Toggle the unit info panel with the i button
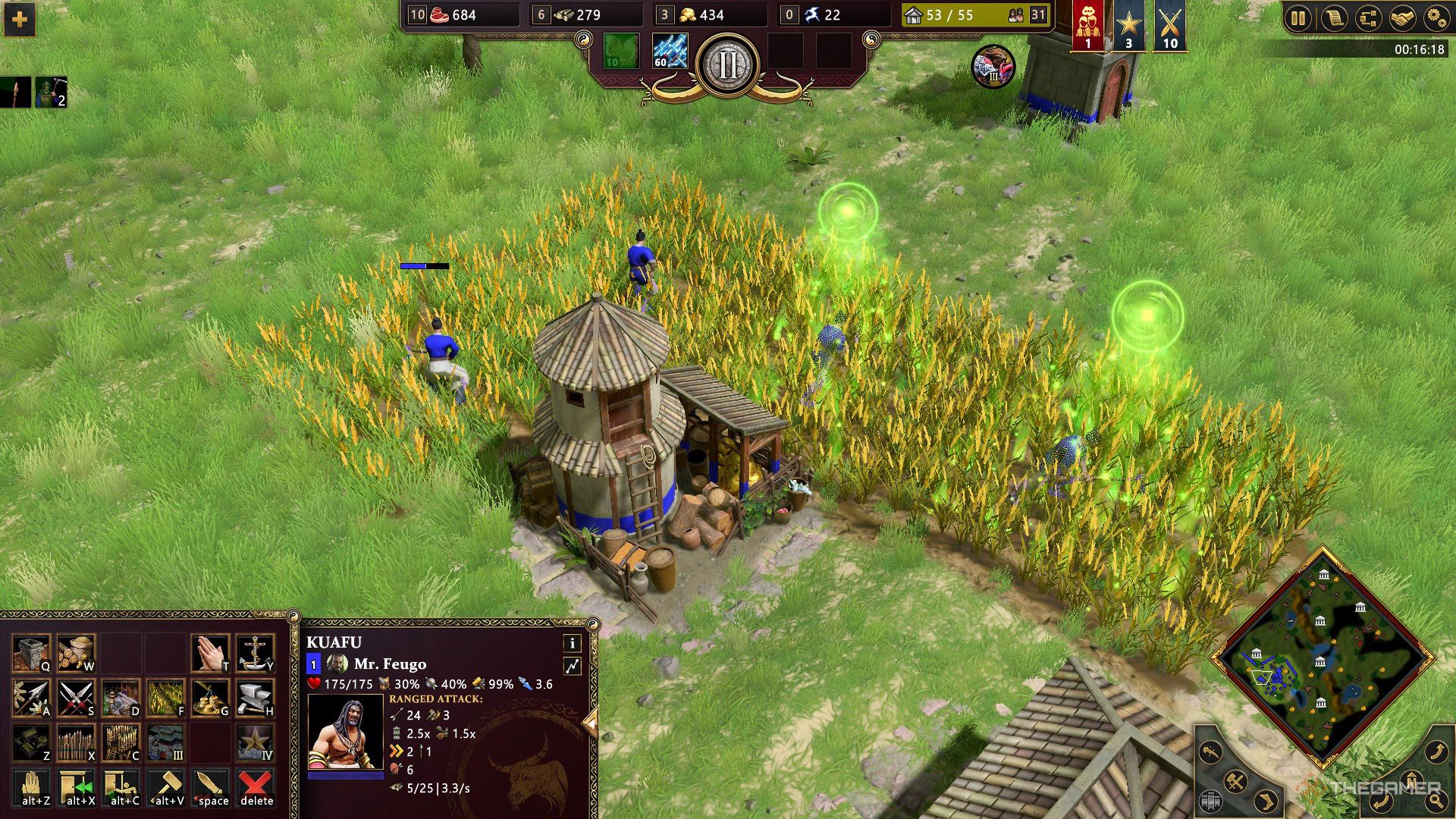The height and width of the screenshot is (819, 1456). click(x=572, y=645)
